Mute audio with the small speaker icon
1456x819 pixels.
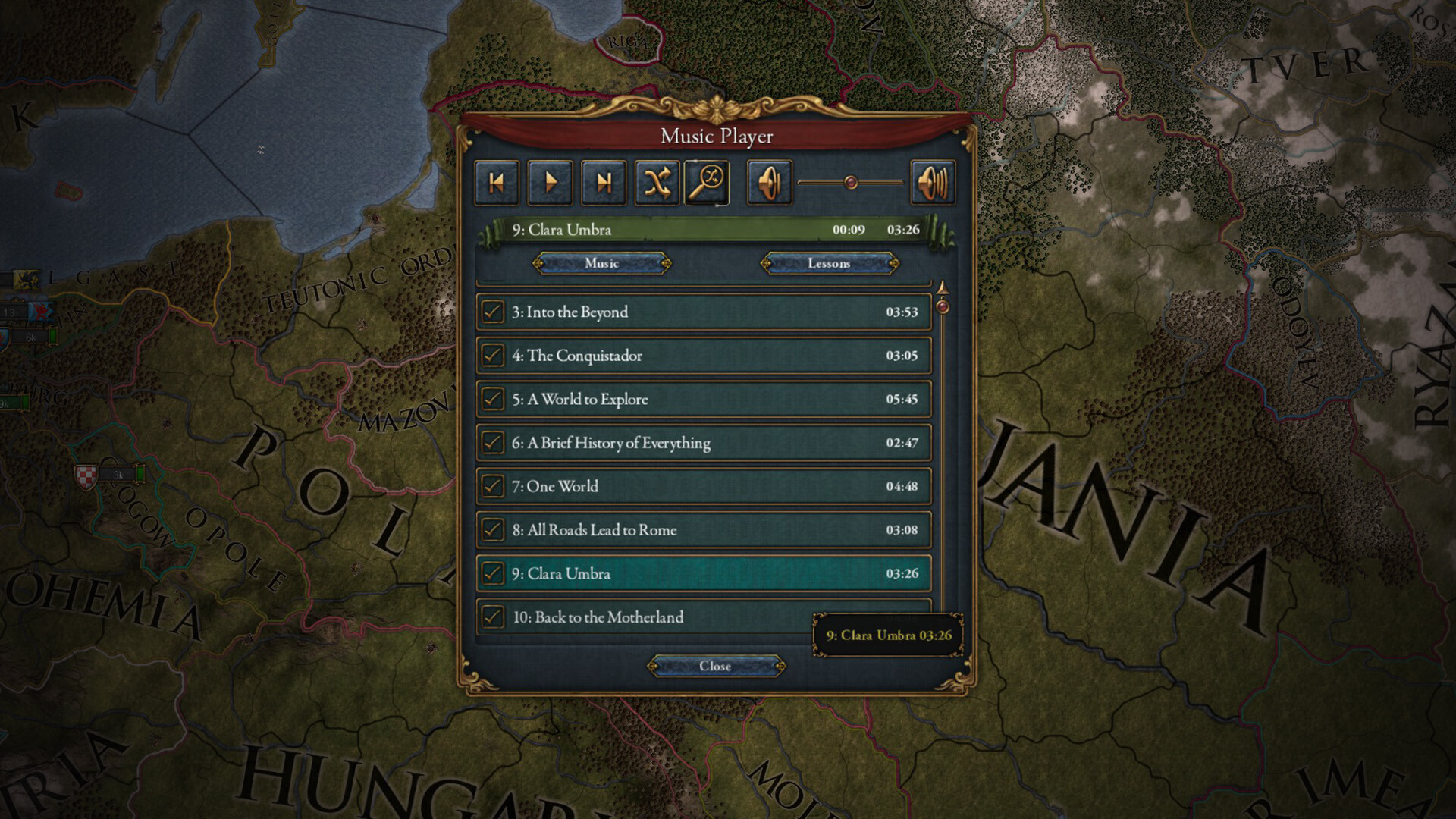[x=768, y=182]
